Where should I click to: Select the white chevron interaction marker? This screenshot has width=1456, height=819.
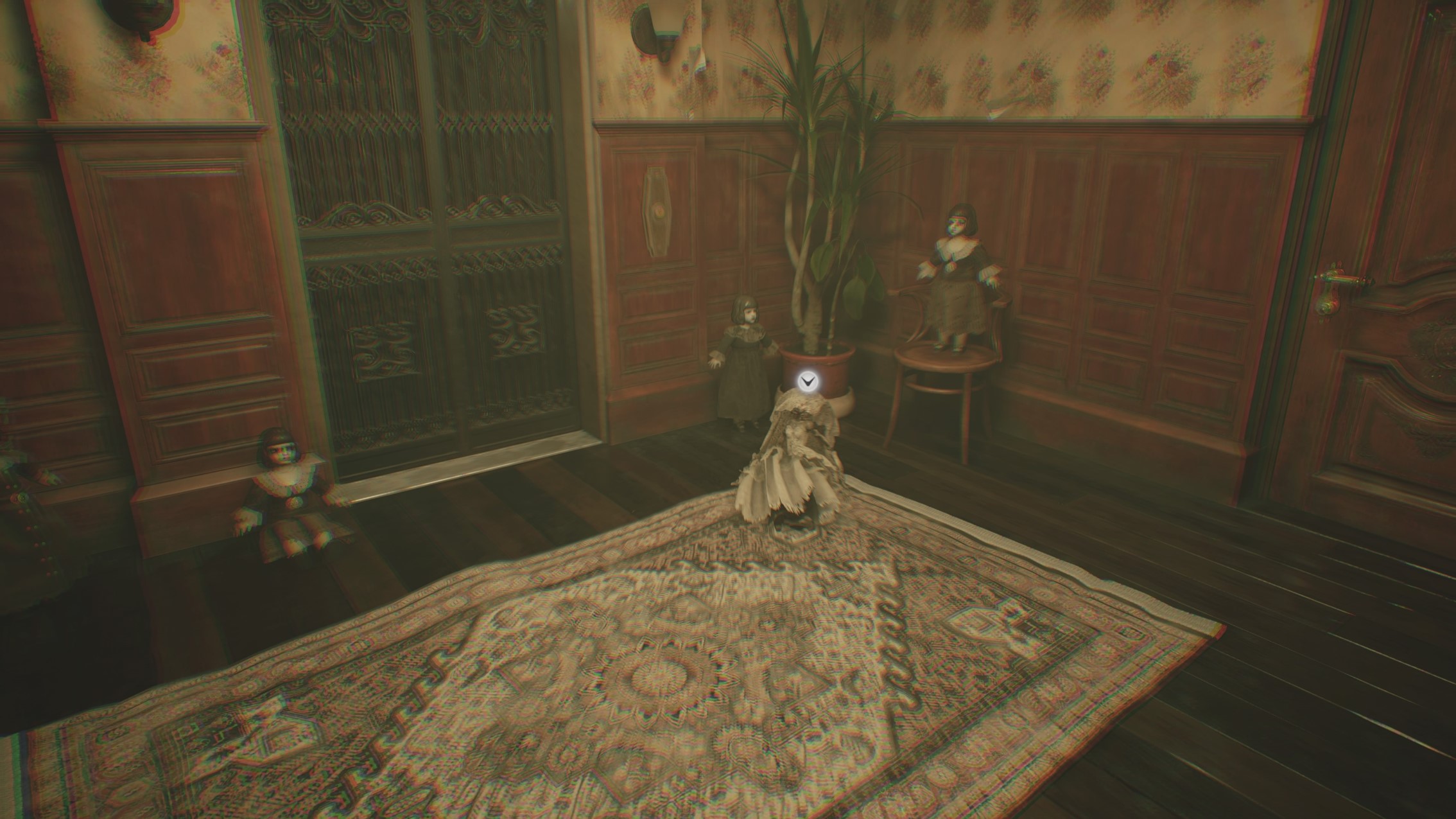(x=806, y=382)
